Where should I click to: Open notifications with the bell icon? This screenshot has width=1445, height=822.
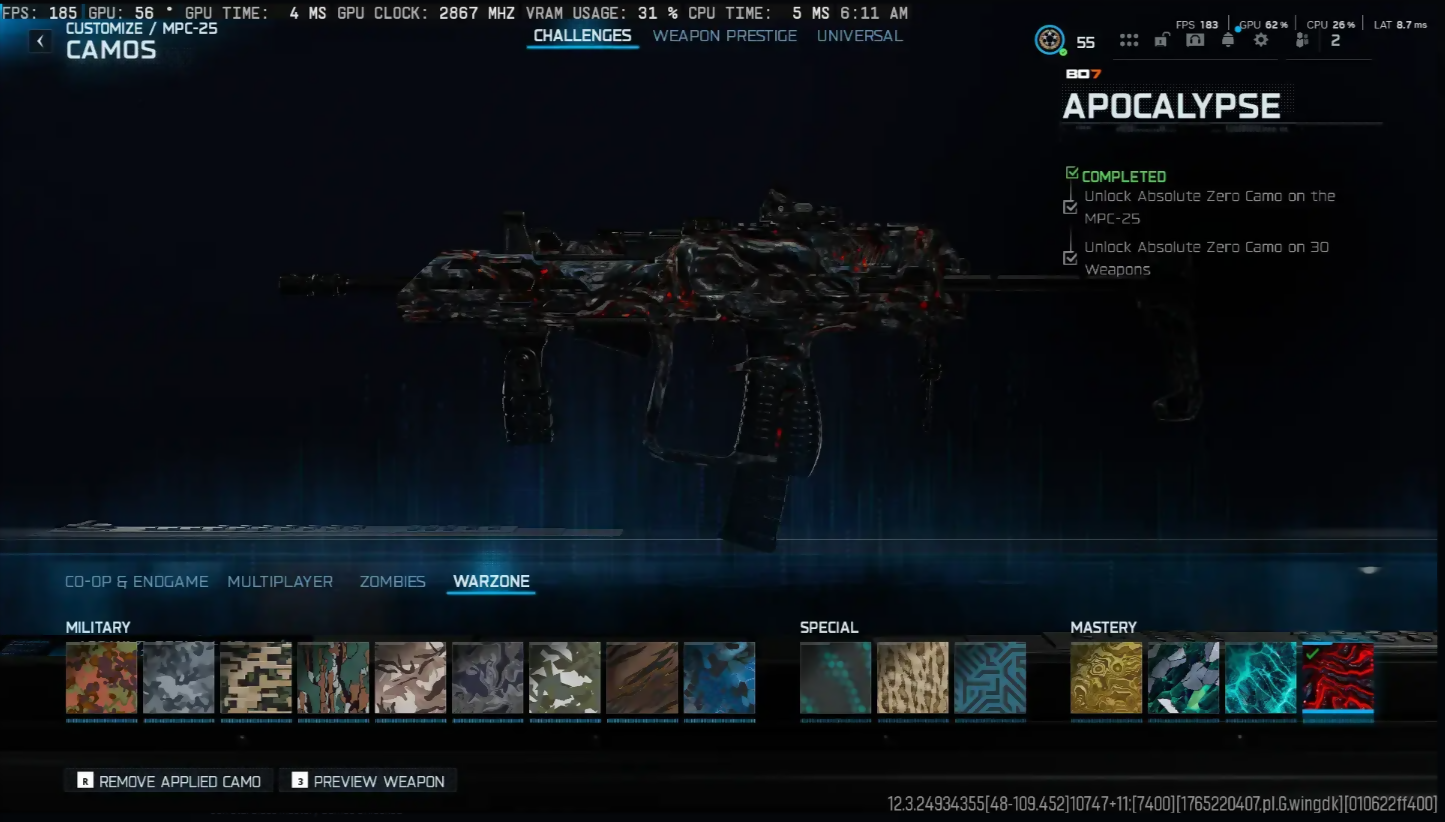point(1228,40)
